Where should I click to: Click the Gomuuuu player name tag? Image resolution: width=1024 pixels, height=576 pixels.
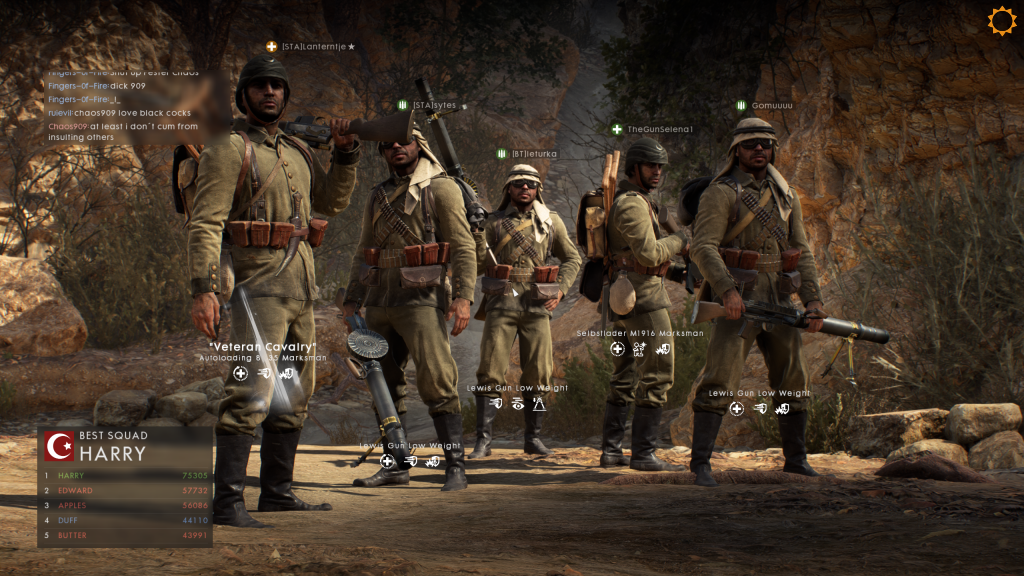click(x=771, y=105)
